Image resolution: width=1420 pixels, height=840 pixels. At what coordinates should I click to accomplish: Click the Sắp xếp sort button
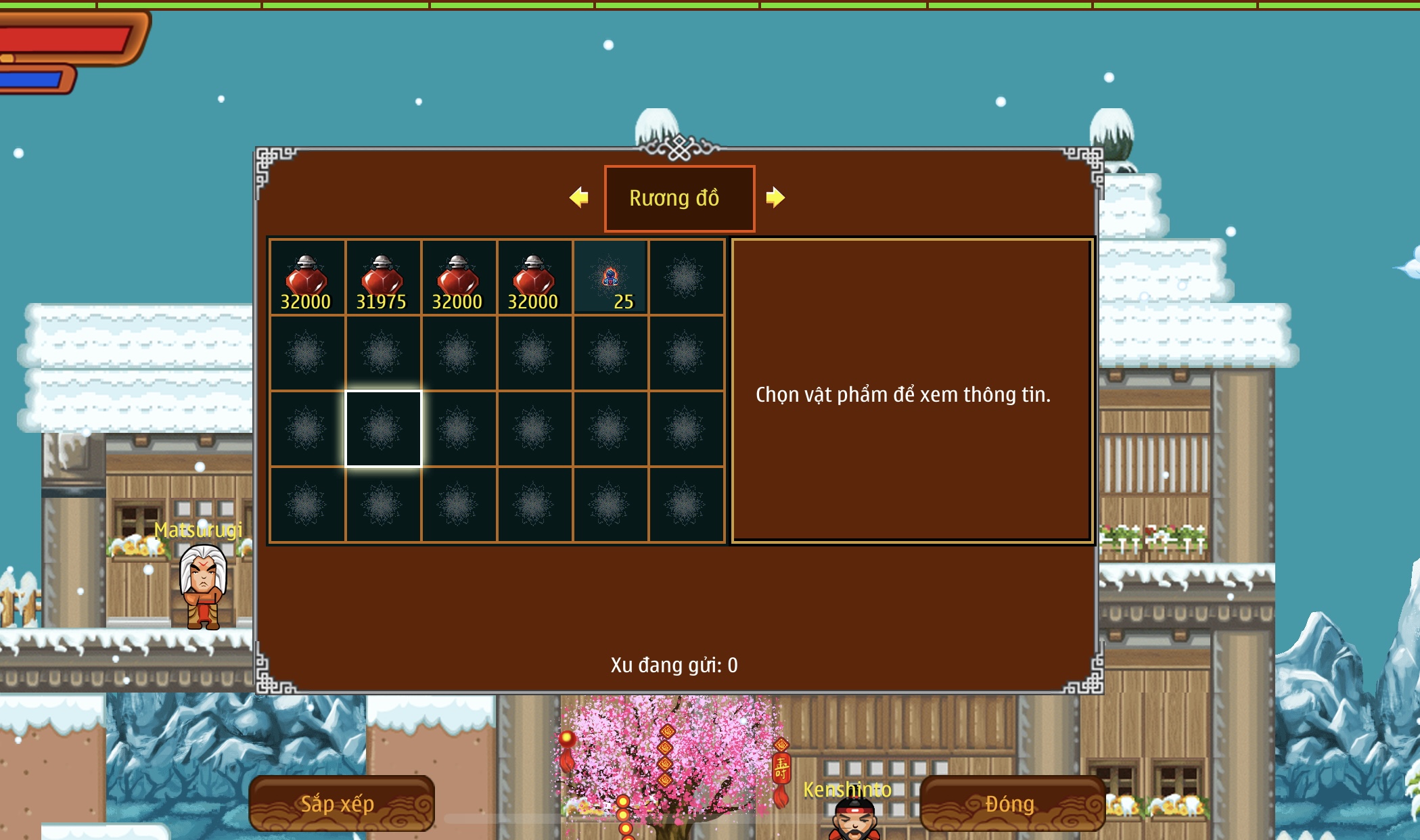click(x=341, y=803)
